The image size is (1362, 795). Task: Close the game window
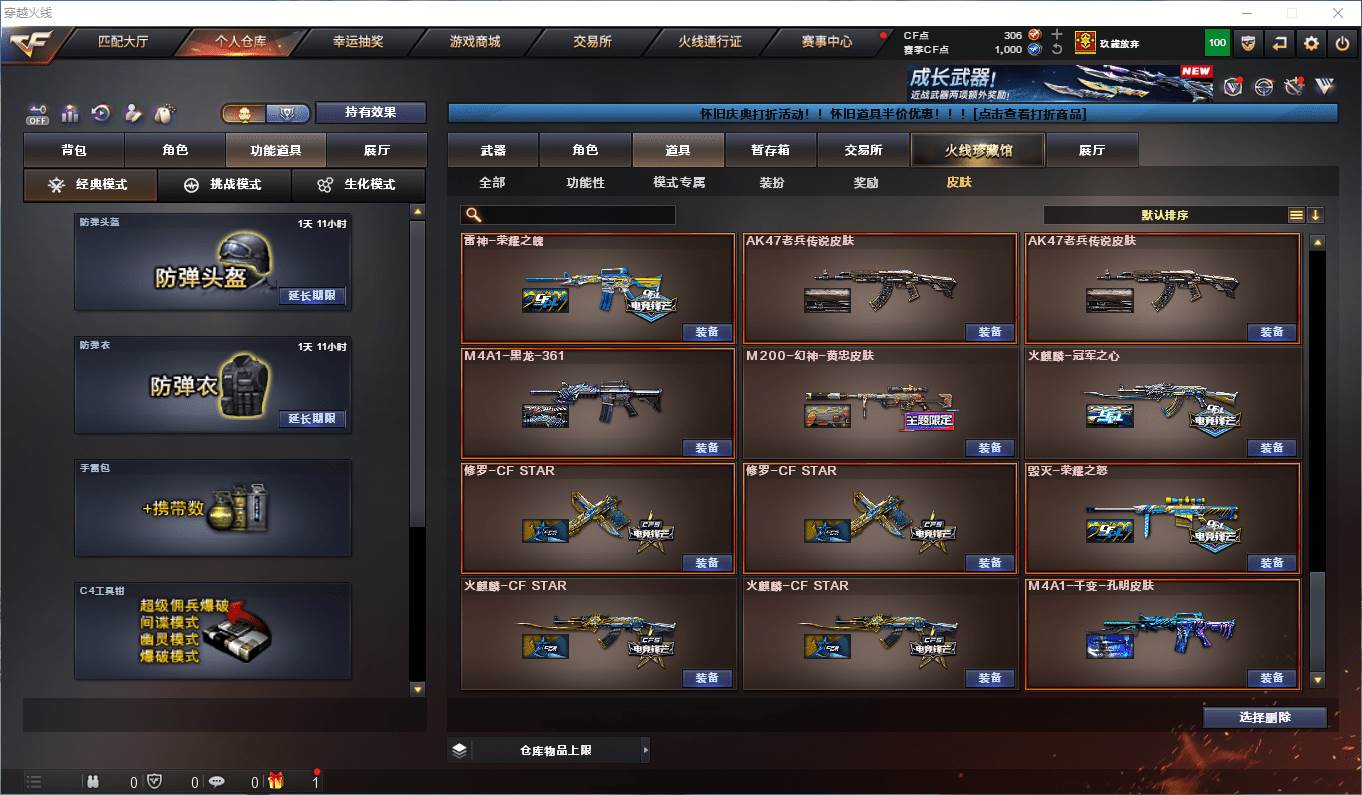(1338, 13)
